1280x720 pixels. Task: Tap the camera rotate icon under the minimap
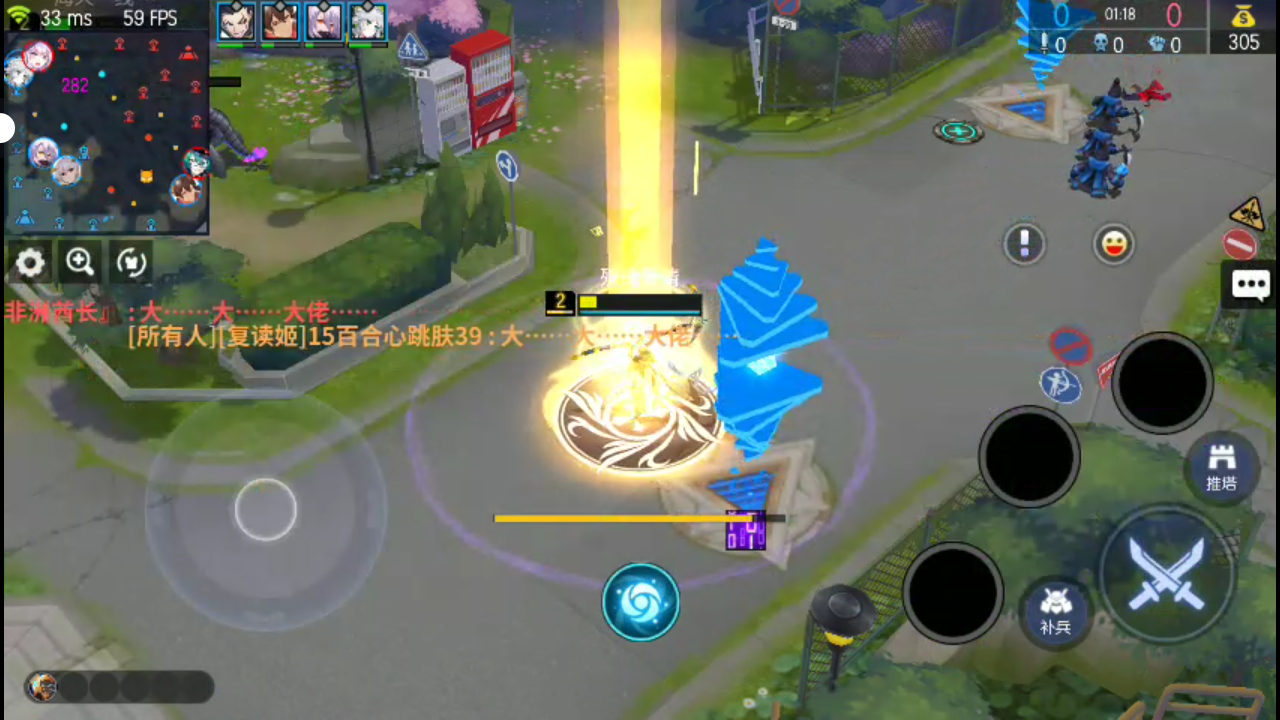tap(131, 262)
